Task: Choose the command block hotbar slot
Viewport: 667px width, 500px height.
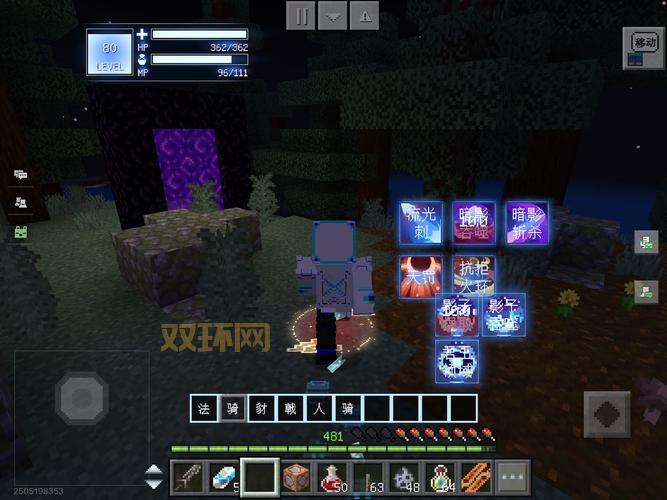Action: click(x=296, y=477)
